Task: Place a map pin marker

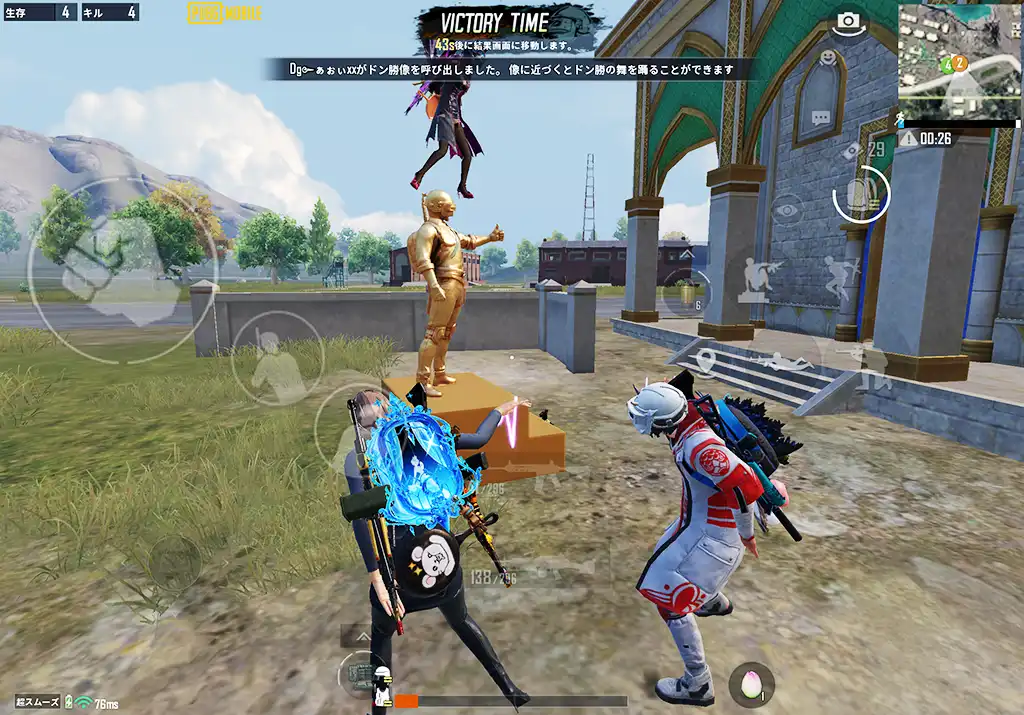Action: 706,361
